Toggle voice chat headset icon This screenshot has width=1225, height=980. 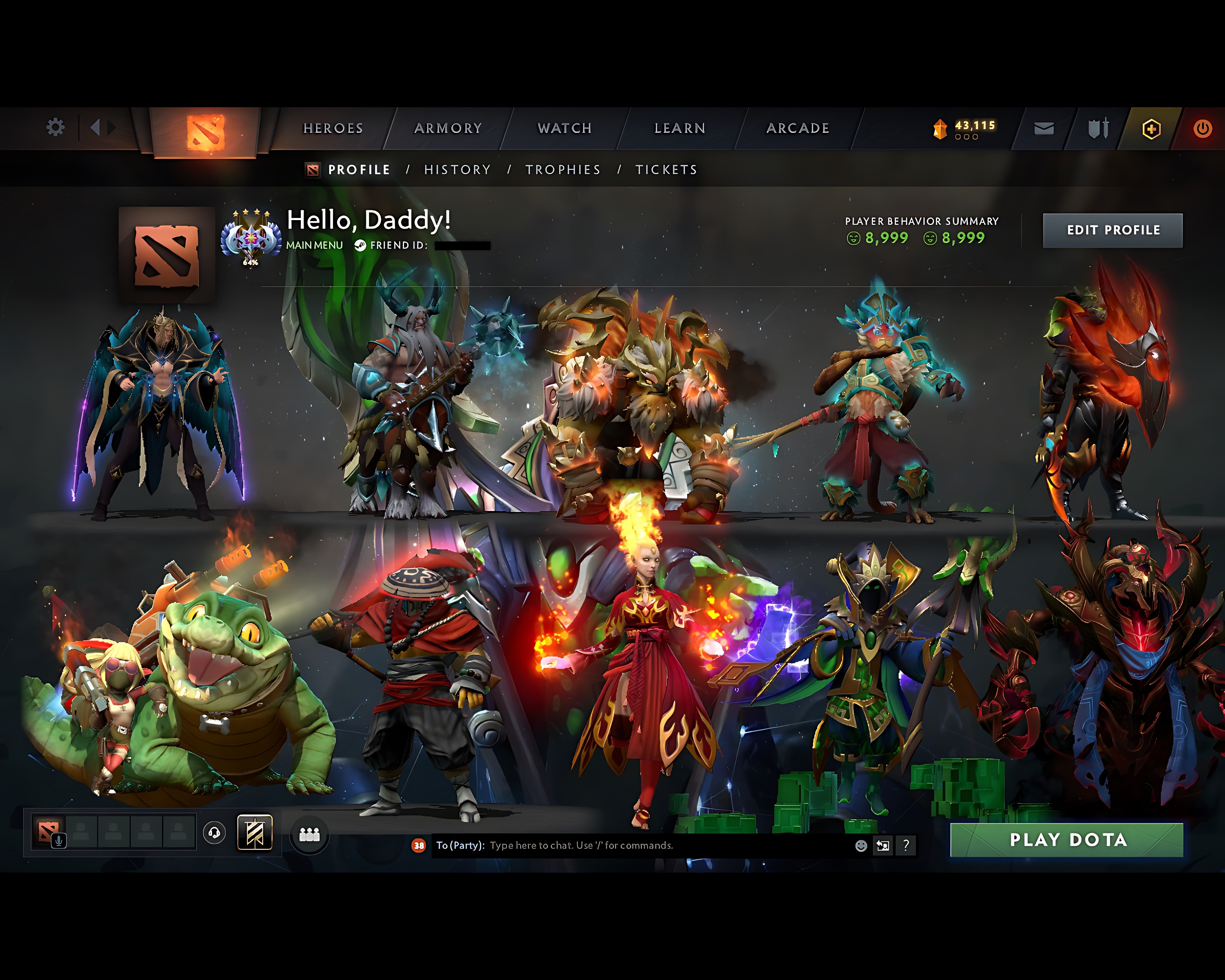pos(214,832)
